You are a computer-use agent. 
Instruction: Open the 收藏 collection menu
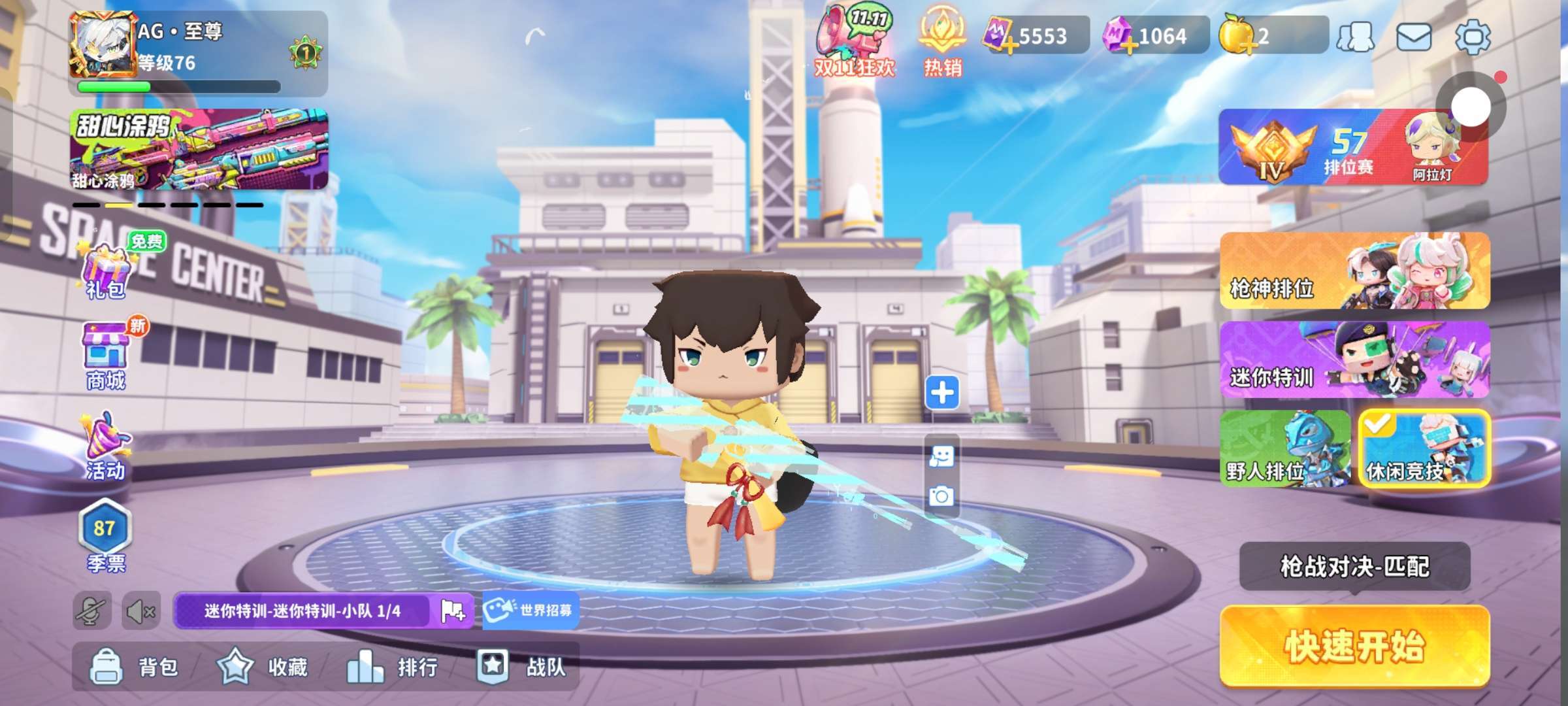click(x=263, y=667)
